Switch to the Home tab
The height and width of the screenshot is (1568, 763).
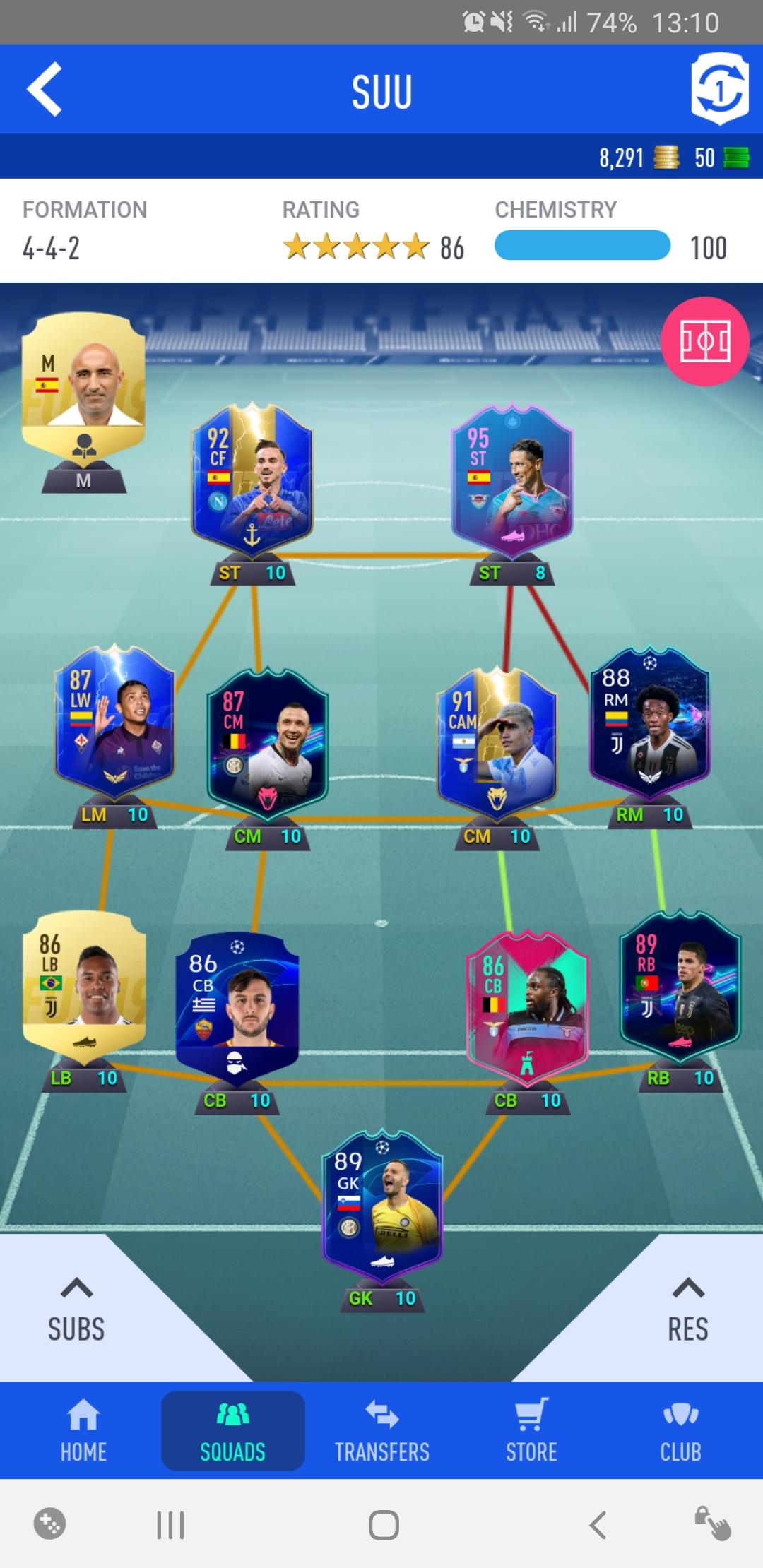click(83, 1431)
